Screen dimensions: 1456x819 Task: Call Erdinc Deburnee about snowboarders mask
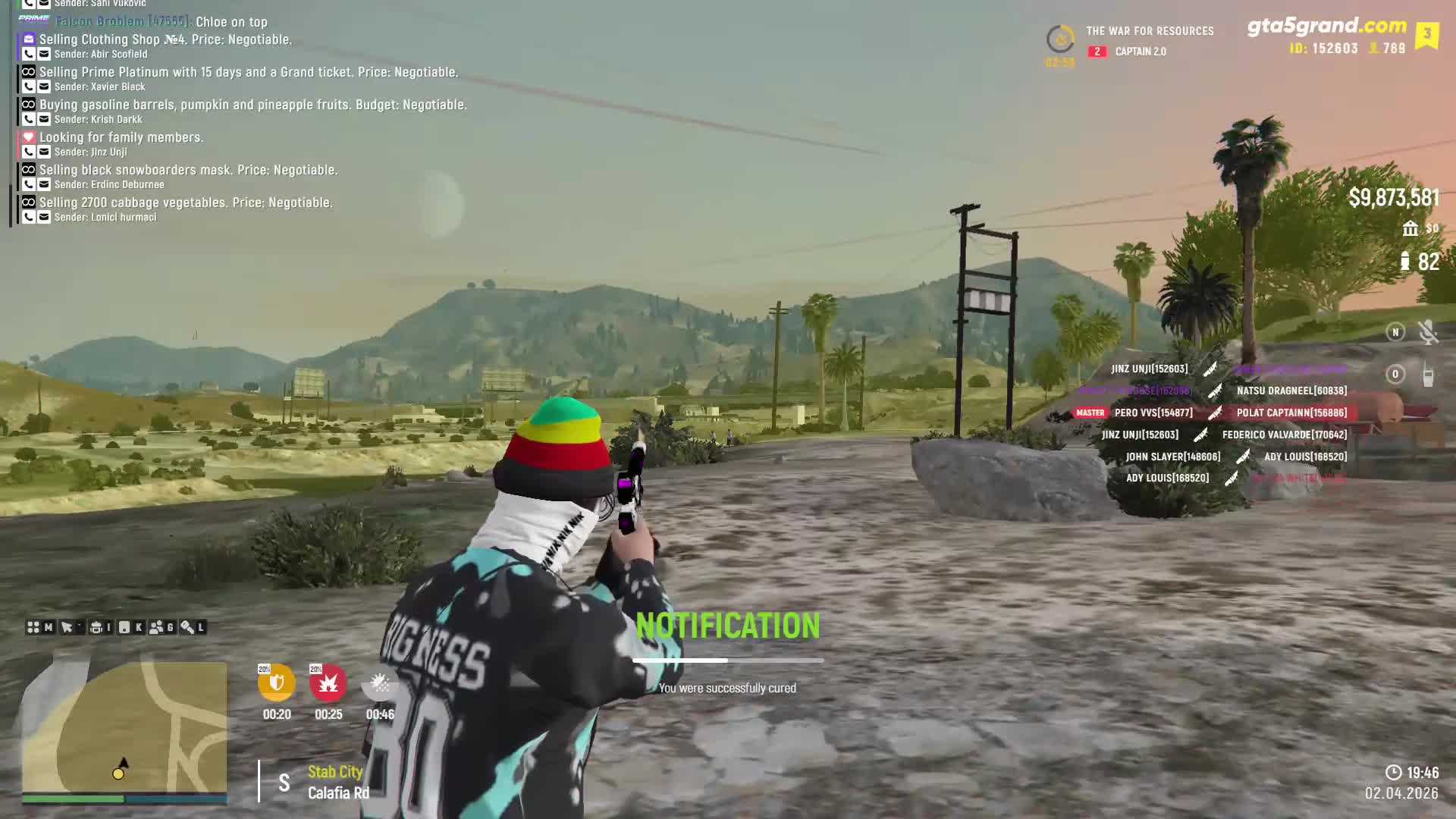click(x=28, y=185)
